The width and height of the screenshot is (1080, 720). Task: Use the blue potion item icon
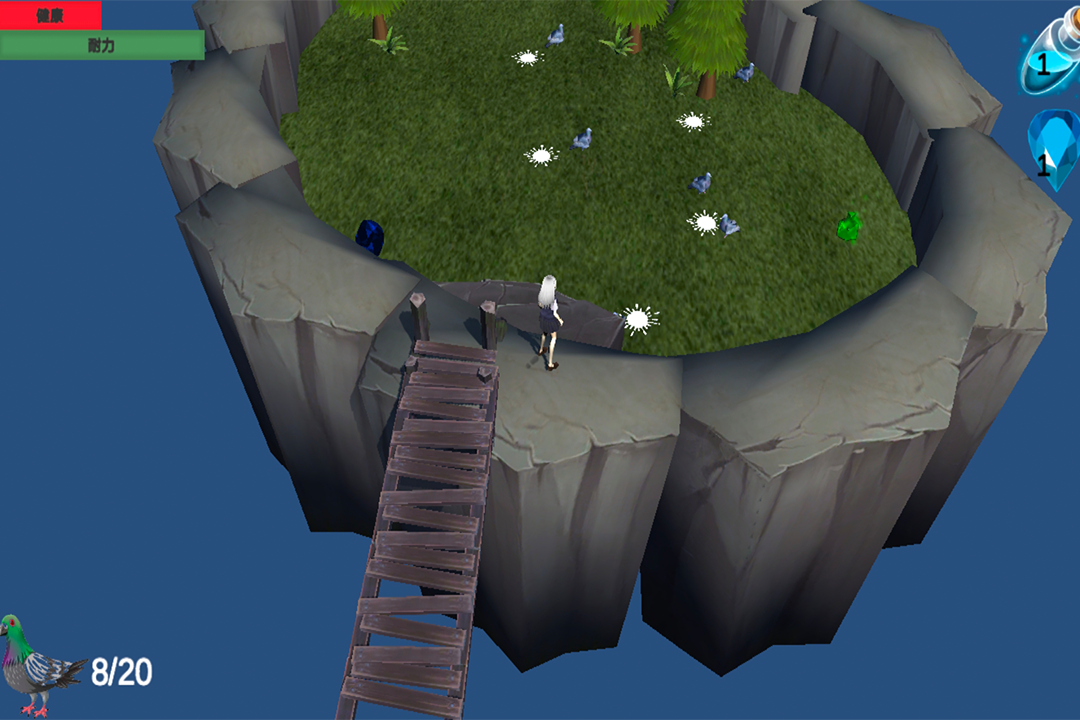pyautogui.click(x=1050, y=62)
